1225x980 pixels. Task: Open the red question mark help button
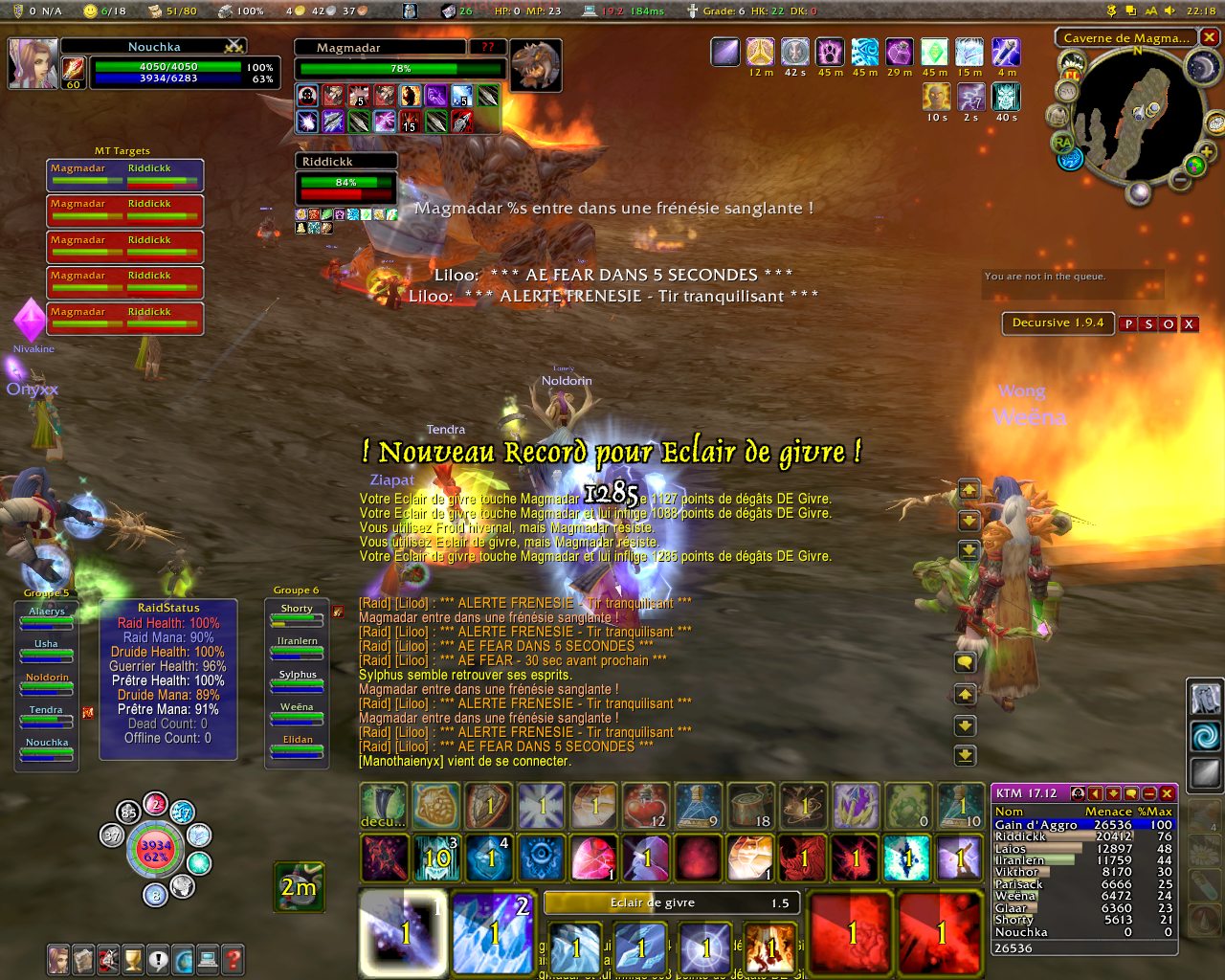(233, 958)
